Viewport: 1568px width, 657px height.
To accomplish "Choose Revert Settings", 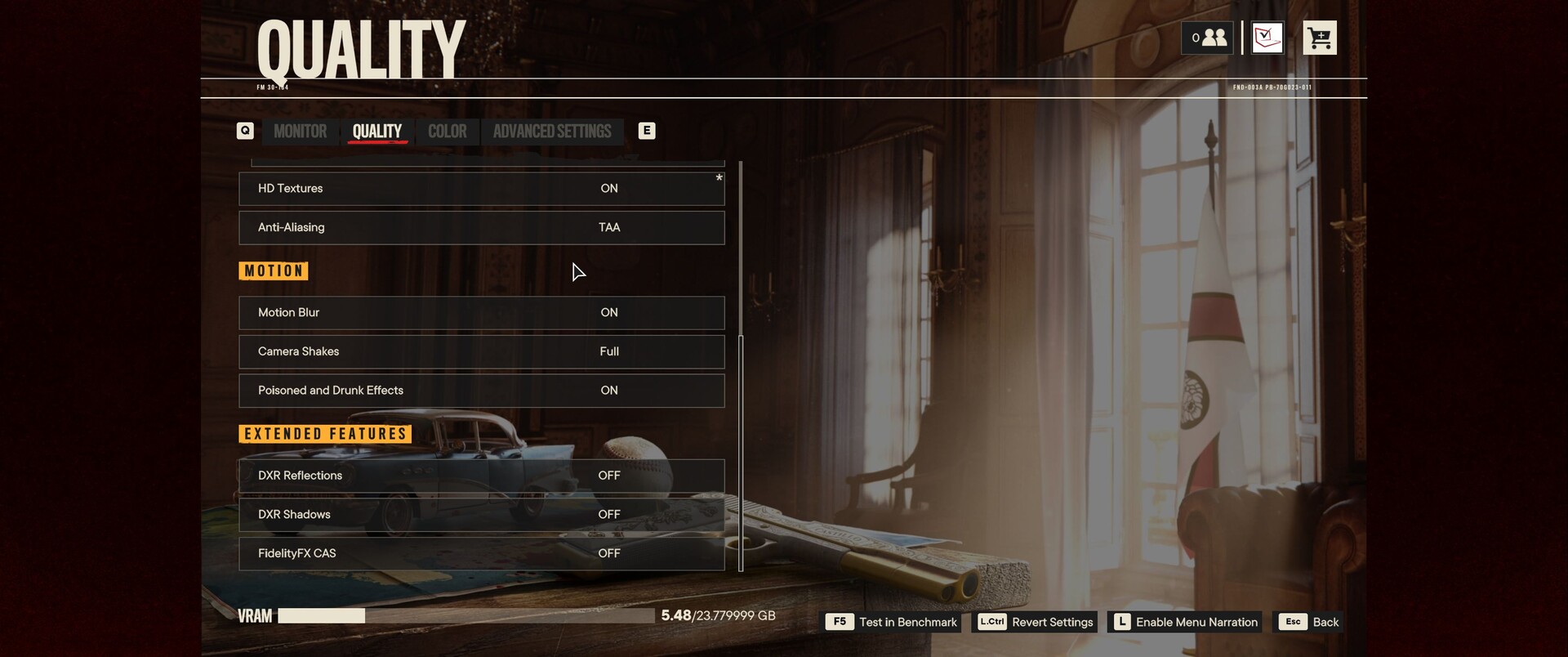I will pos(1035,623).
